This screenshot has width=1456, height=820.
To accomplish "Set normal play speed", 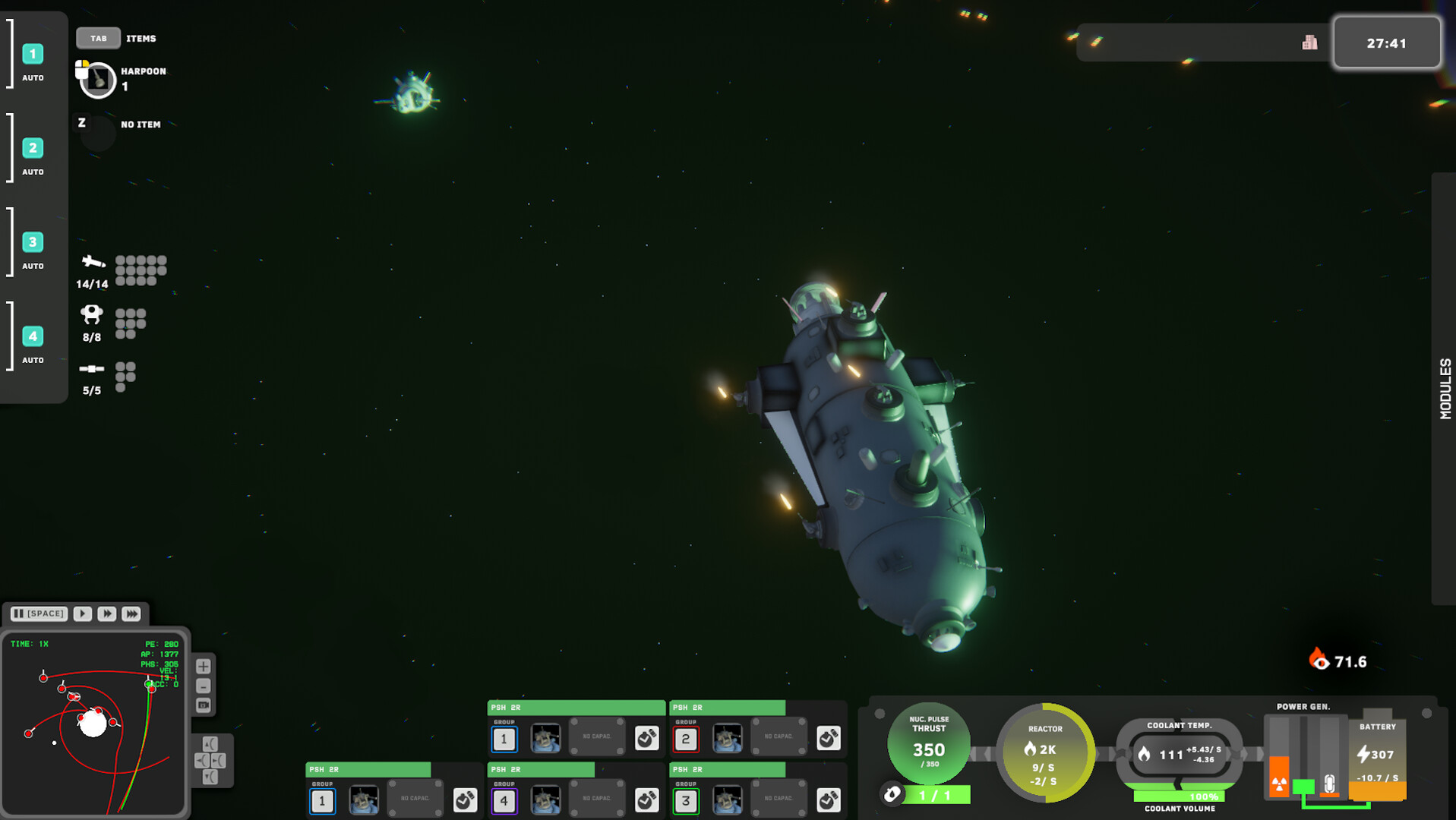I will point(83,613).
